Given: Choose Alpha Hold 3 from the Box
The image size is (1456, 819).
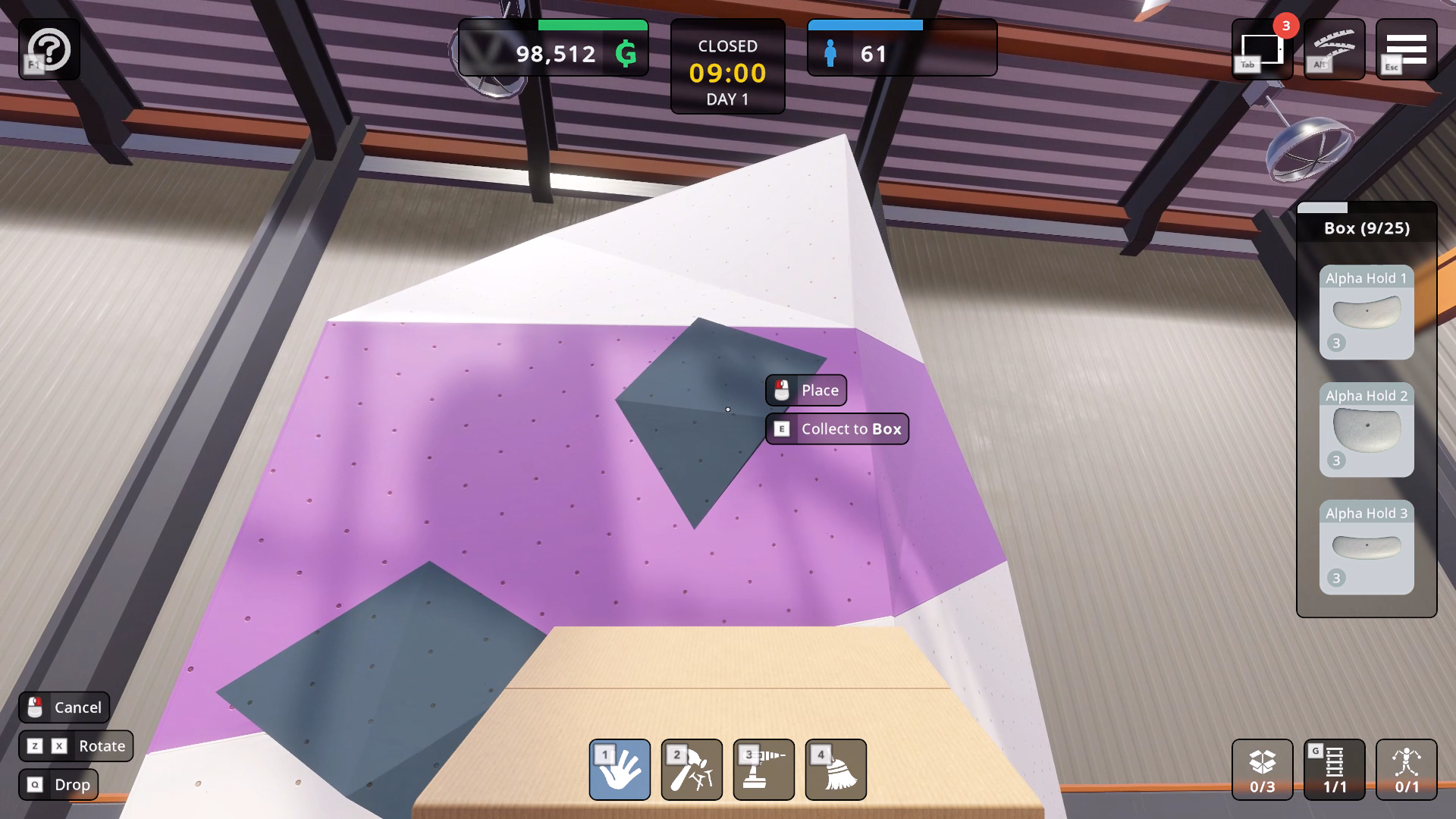Looking at the screenshot, I should (x=1366, y=548).
